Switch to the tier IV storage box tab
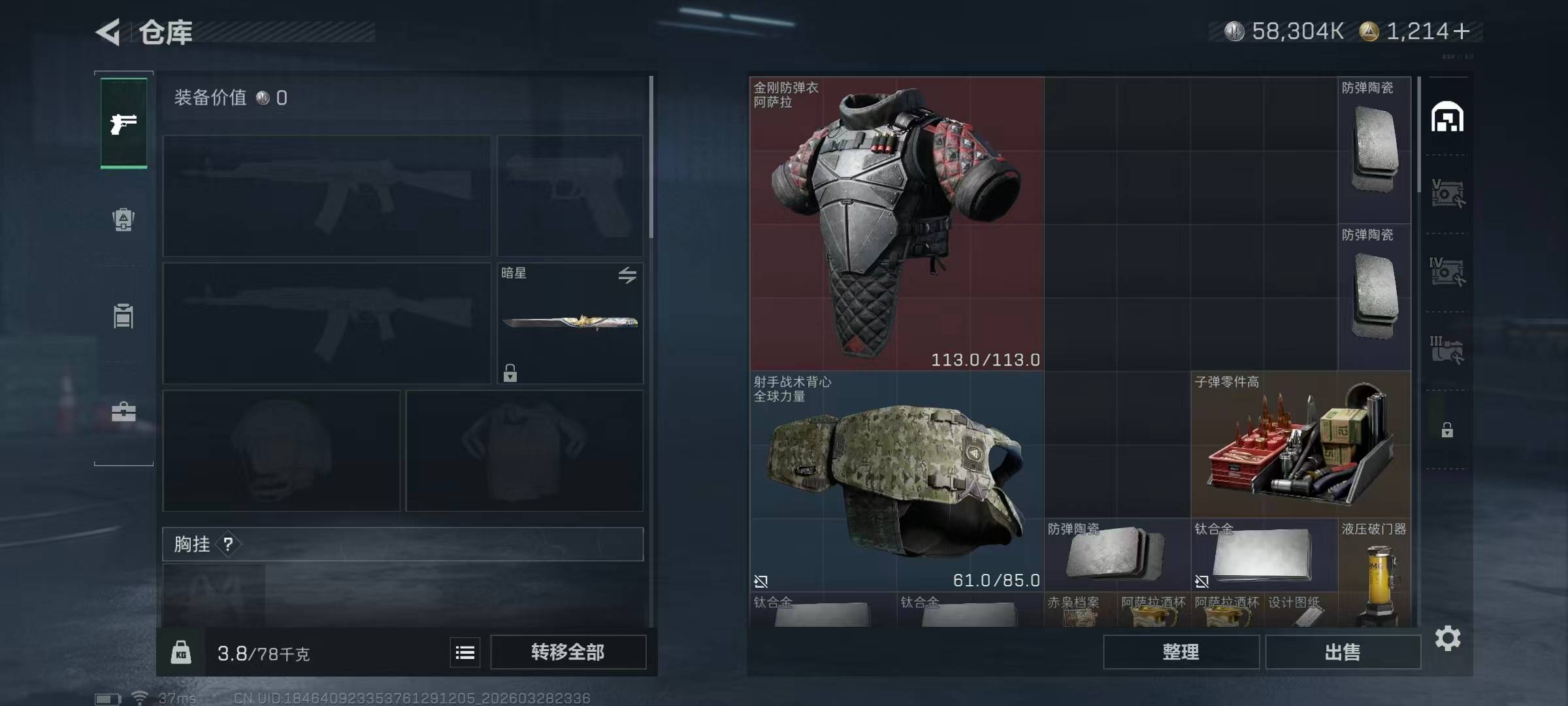 coord(1447,272)
